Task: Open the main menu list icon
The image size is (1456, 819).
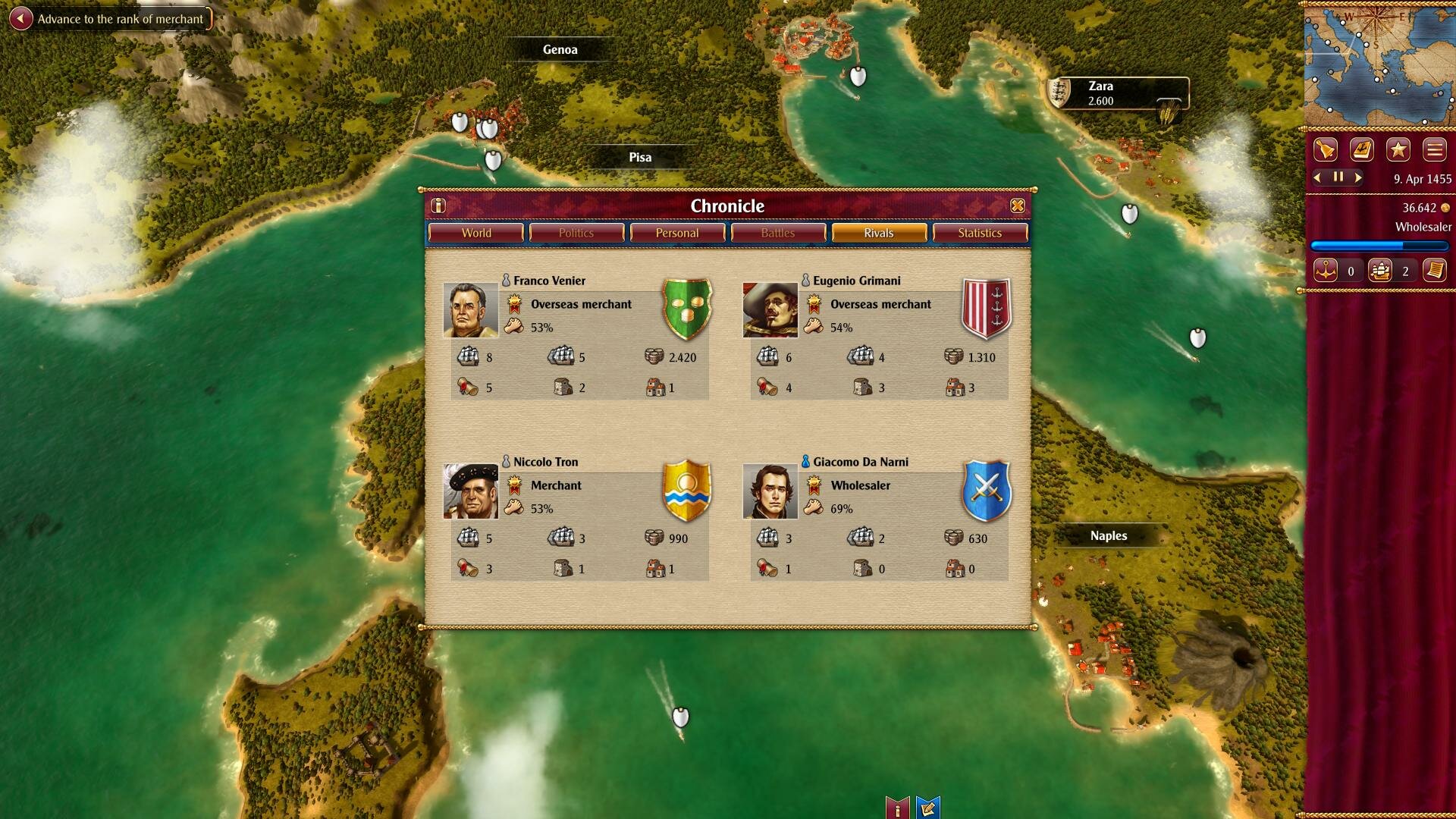Action: point(1434,149)
